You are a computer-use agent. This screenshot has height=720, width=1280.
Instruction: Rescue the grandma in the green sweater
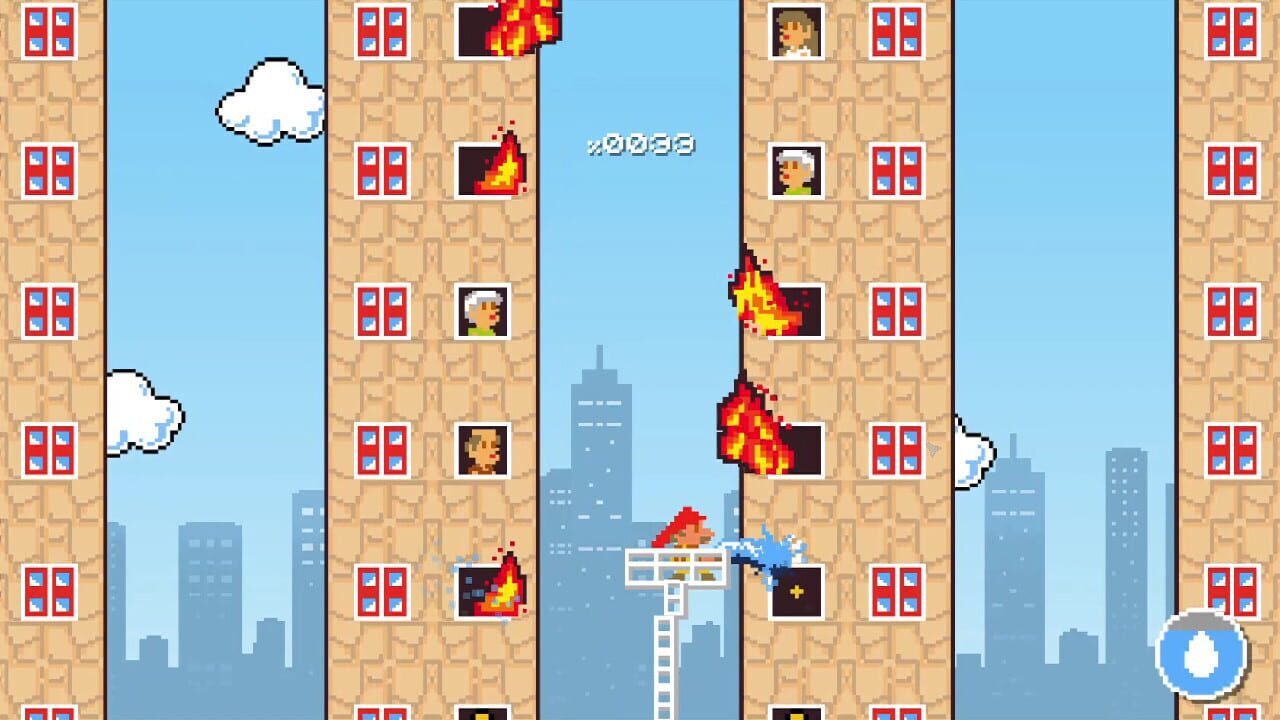(482, 312)
